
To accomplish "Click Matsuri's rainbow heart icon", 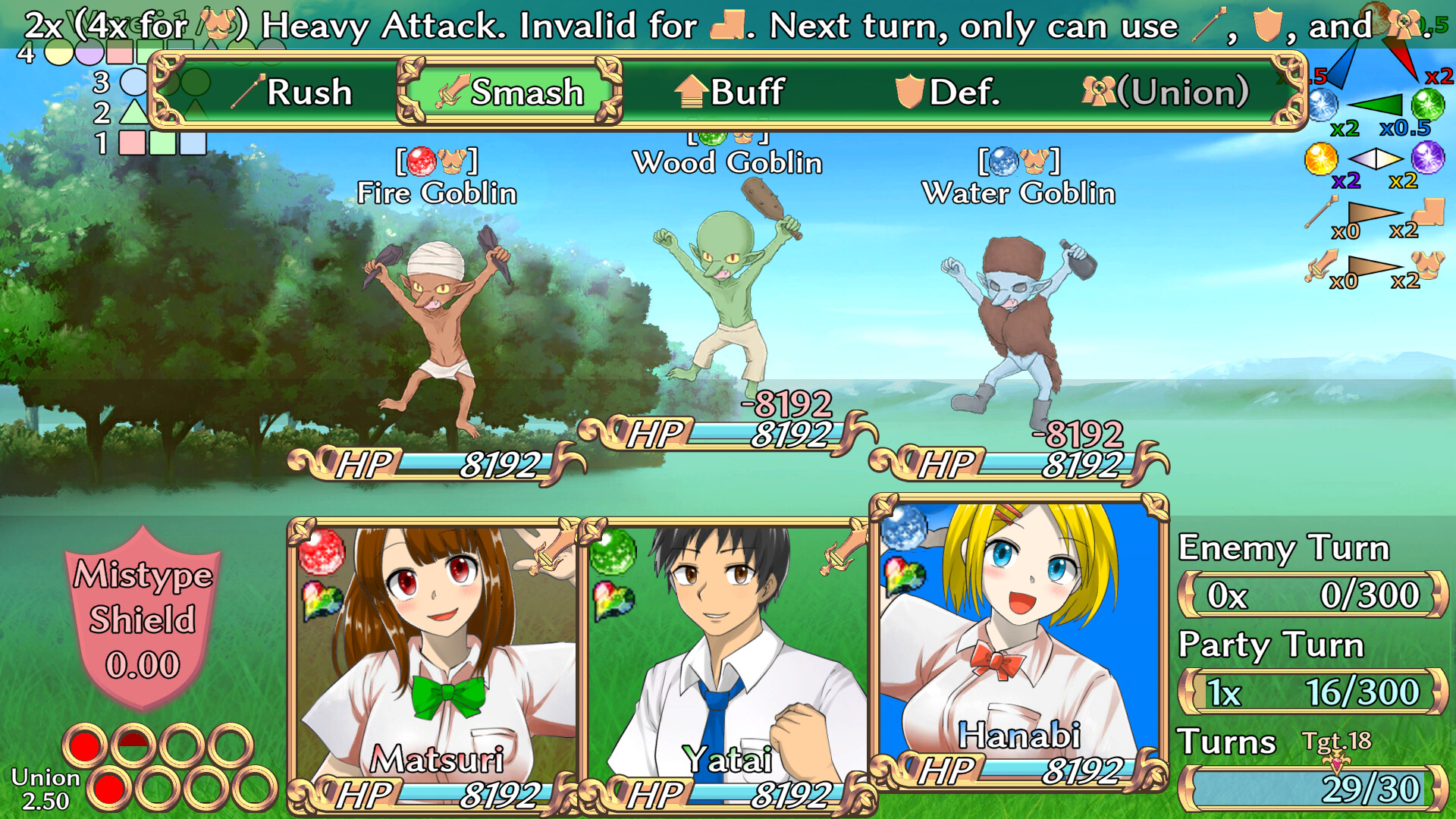I will 322,600.
